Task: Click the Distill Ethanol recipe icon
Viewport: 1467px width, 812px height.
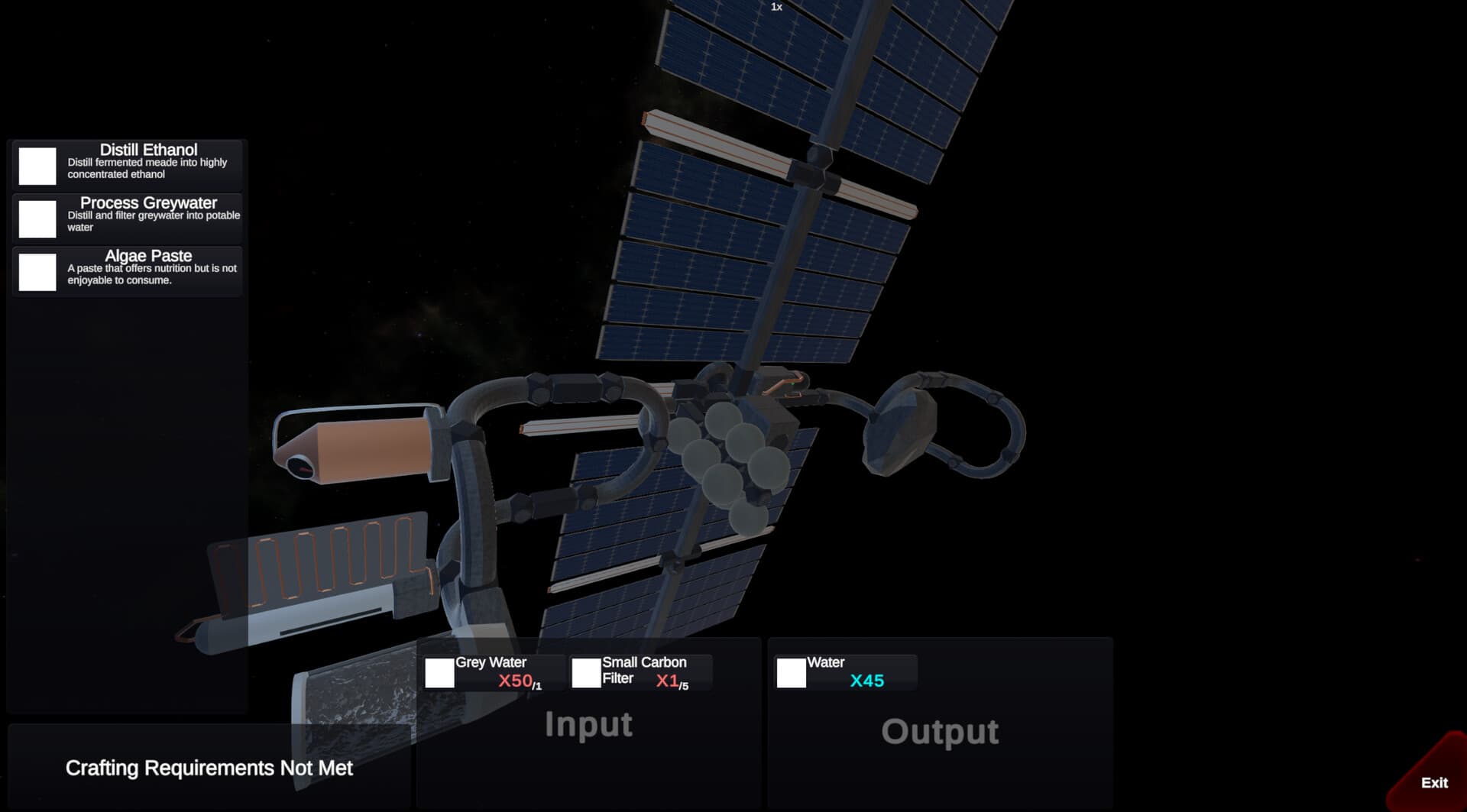Action: point(36,163)
